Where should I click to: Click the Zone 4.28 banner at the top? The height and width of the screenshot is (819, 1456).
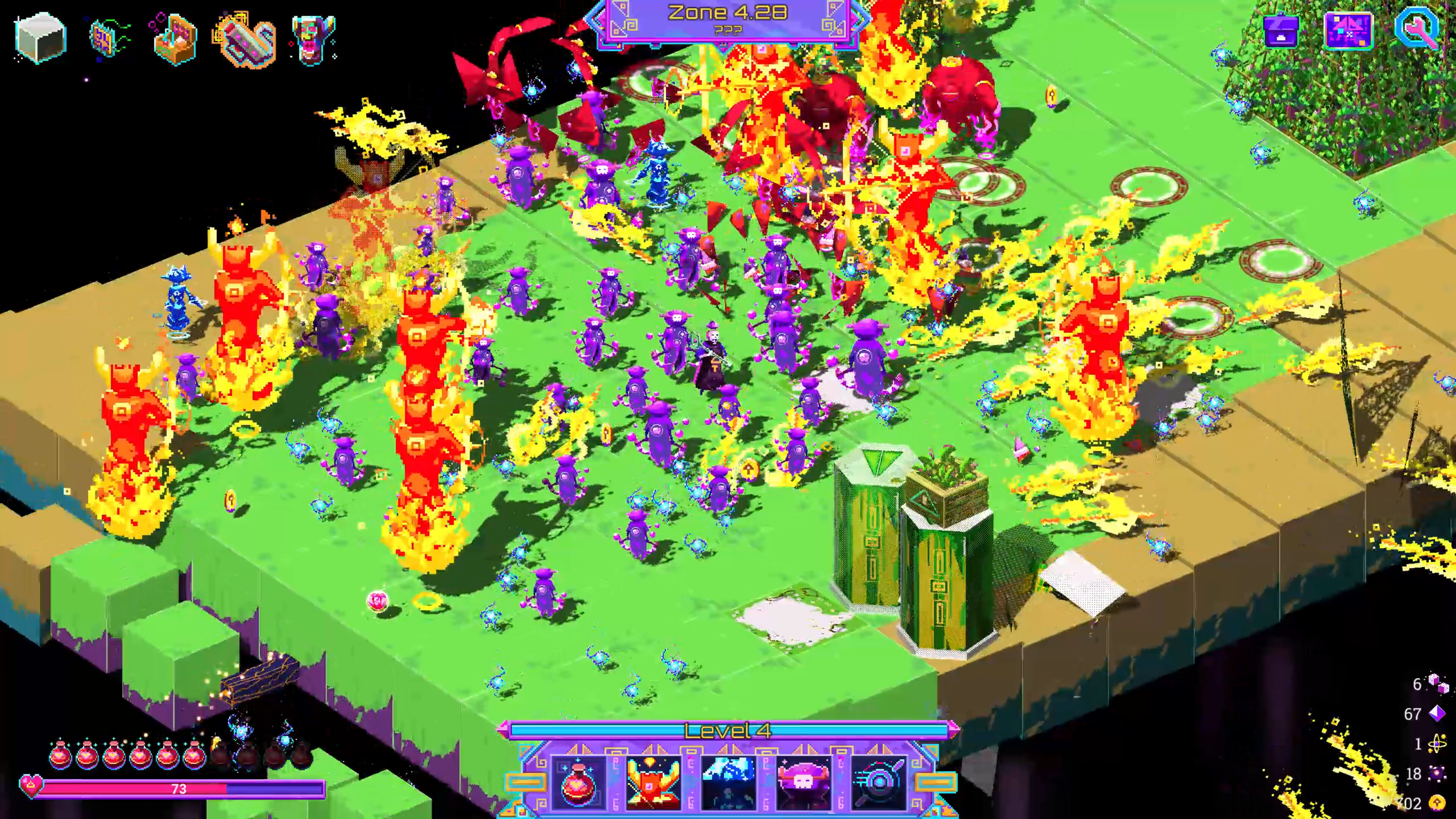click(728, 13)
